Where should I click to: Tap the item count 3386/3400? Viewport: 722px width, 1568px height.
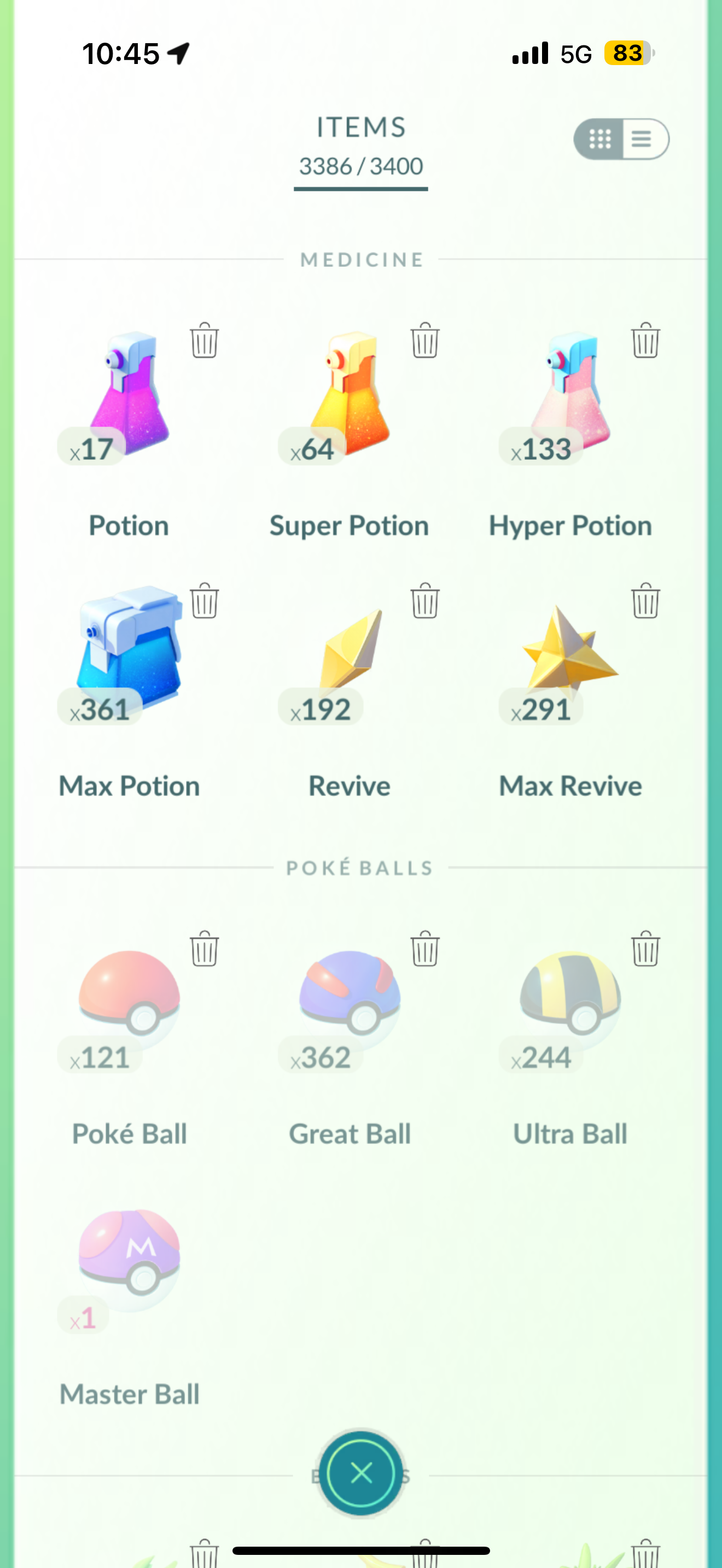360,166
